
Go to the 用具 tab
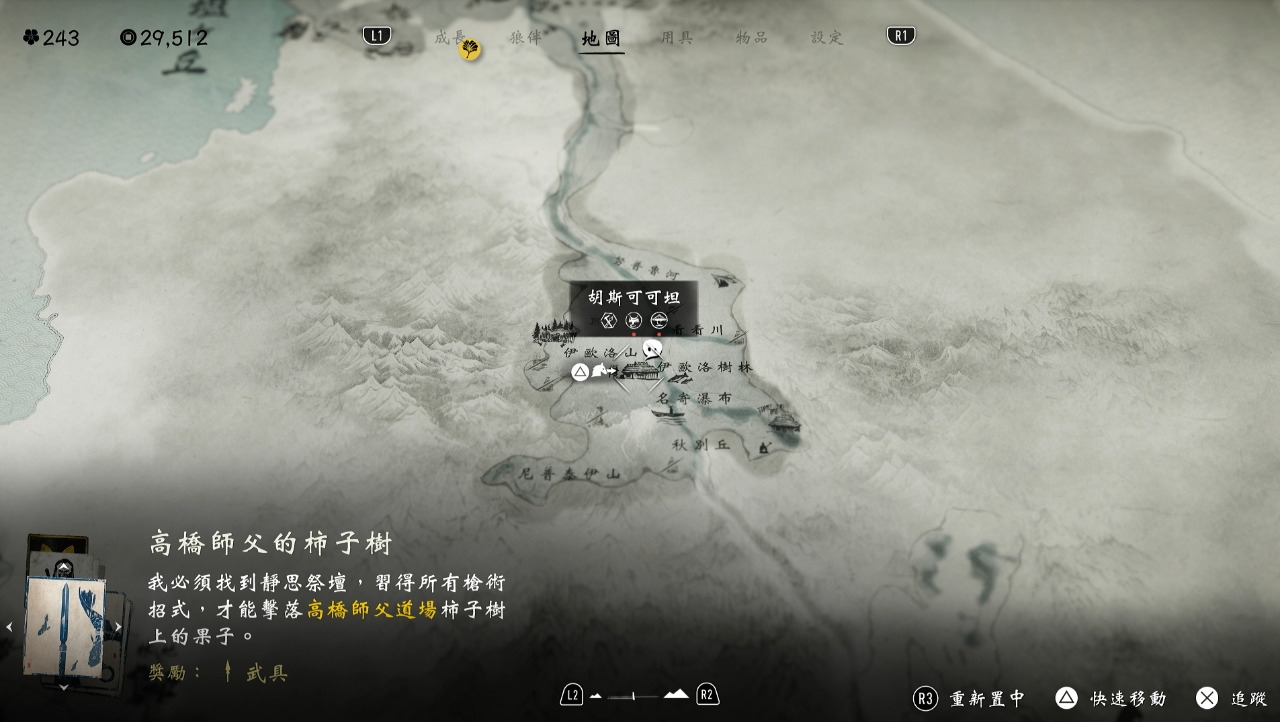pos(677,38)
